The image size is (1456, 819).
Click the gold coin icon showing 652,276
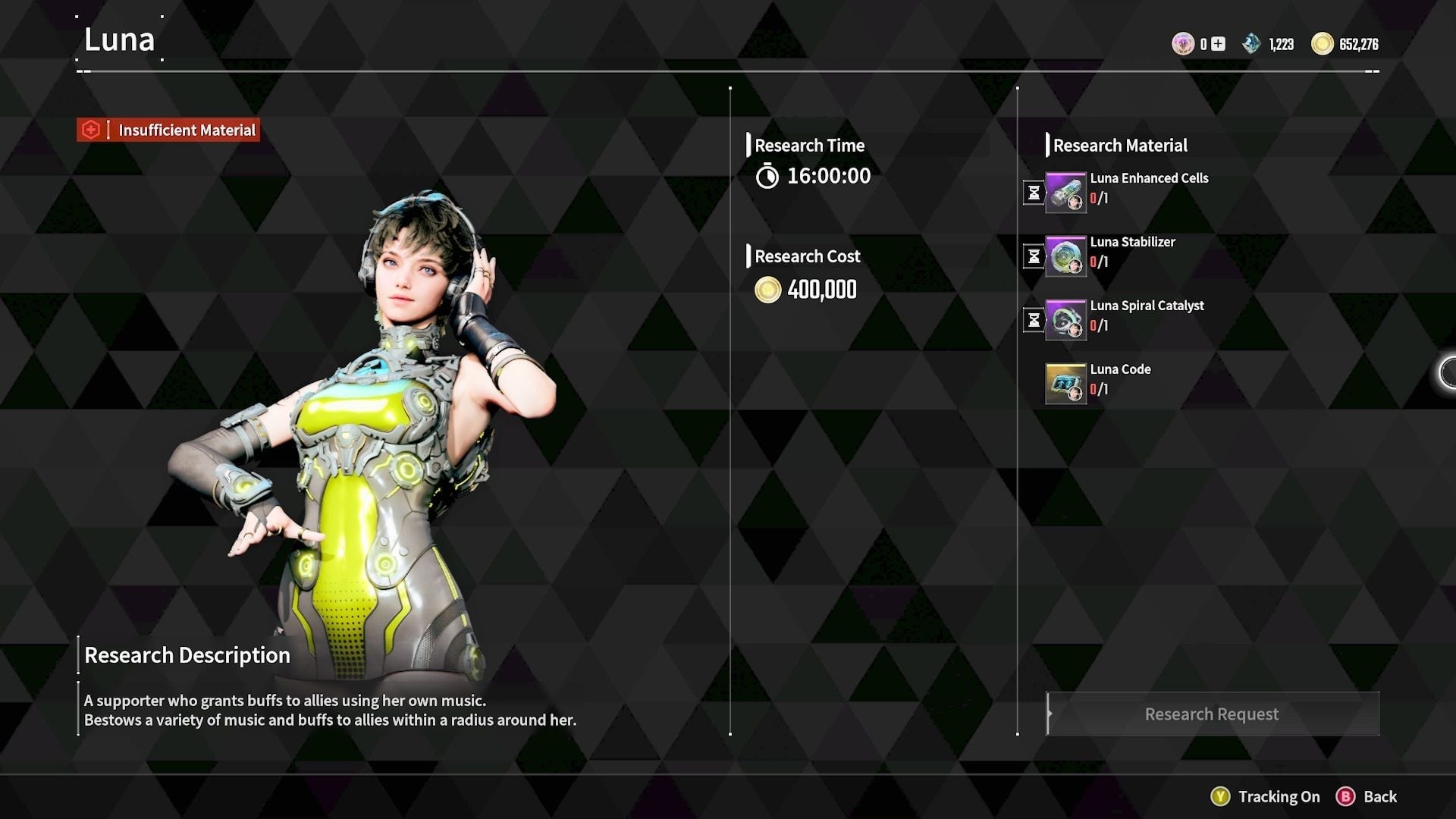1323,43
